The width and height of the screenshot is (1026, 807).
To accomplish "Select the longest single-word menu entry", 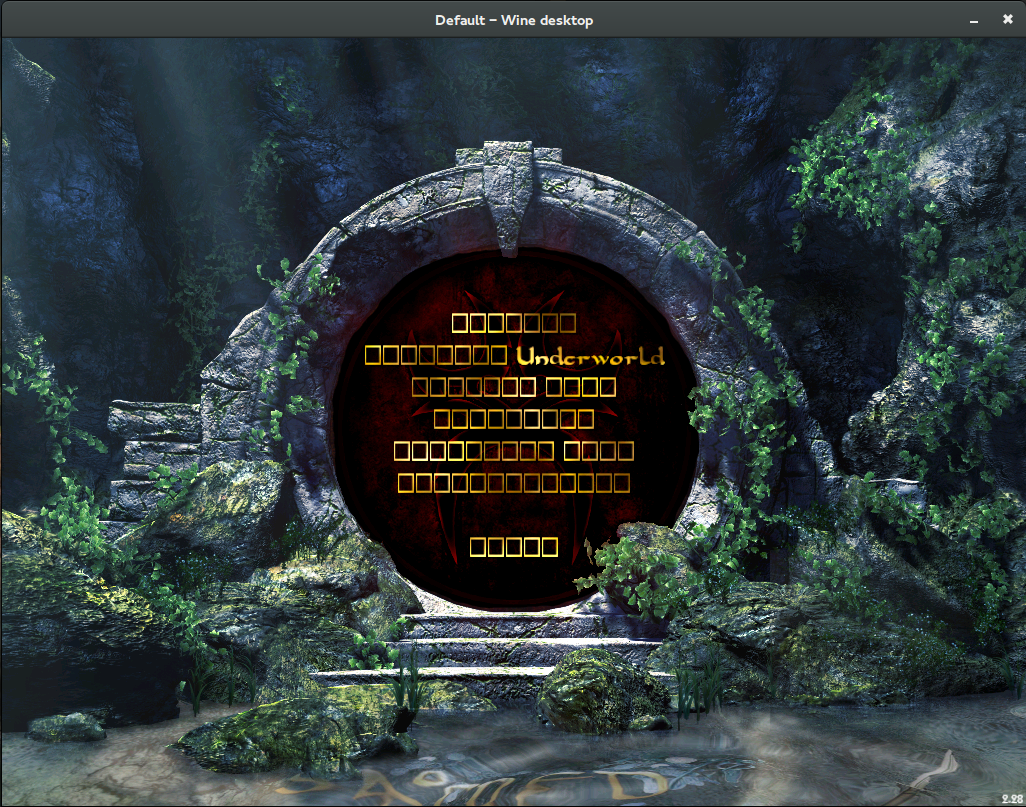I will [x=514, y=484].
